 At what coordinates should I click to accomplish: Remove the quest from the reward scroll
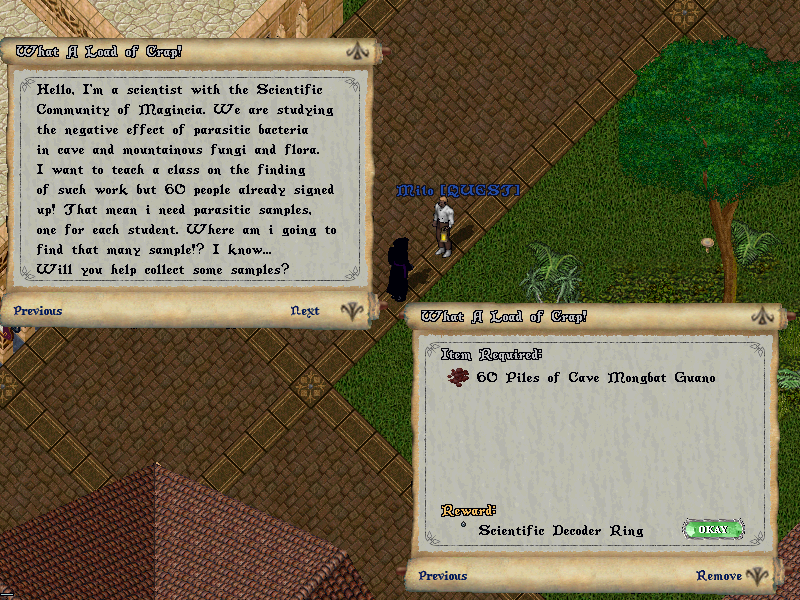[719, 576]
